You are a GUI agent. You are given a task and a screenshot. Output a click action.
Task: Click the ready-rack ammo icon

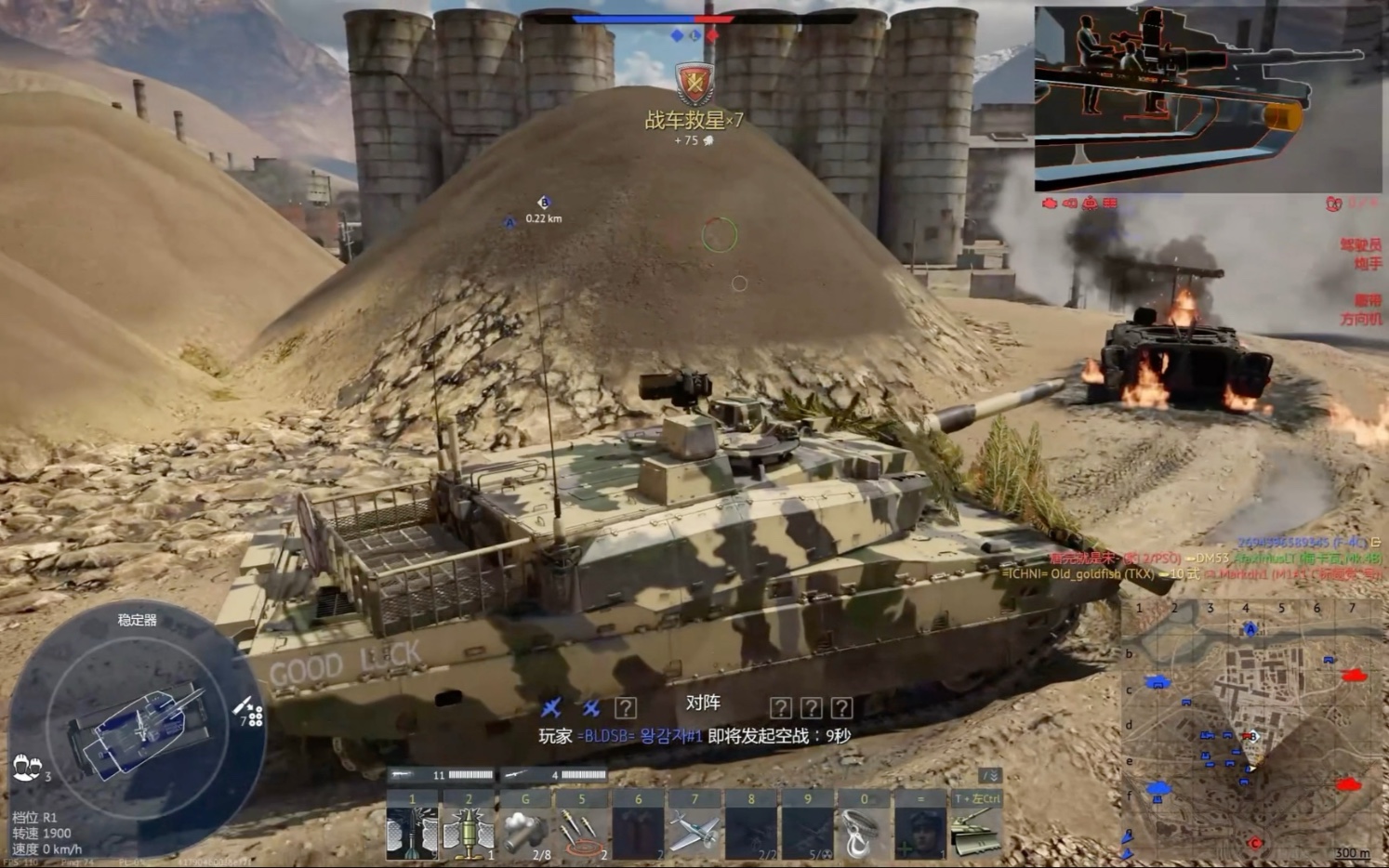[249, 712]
